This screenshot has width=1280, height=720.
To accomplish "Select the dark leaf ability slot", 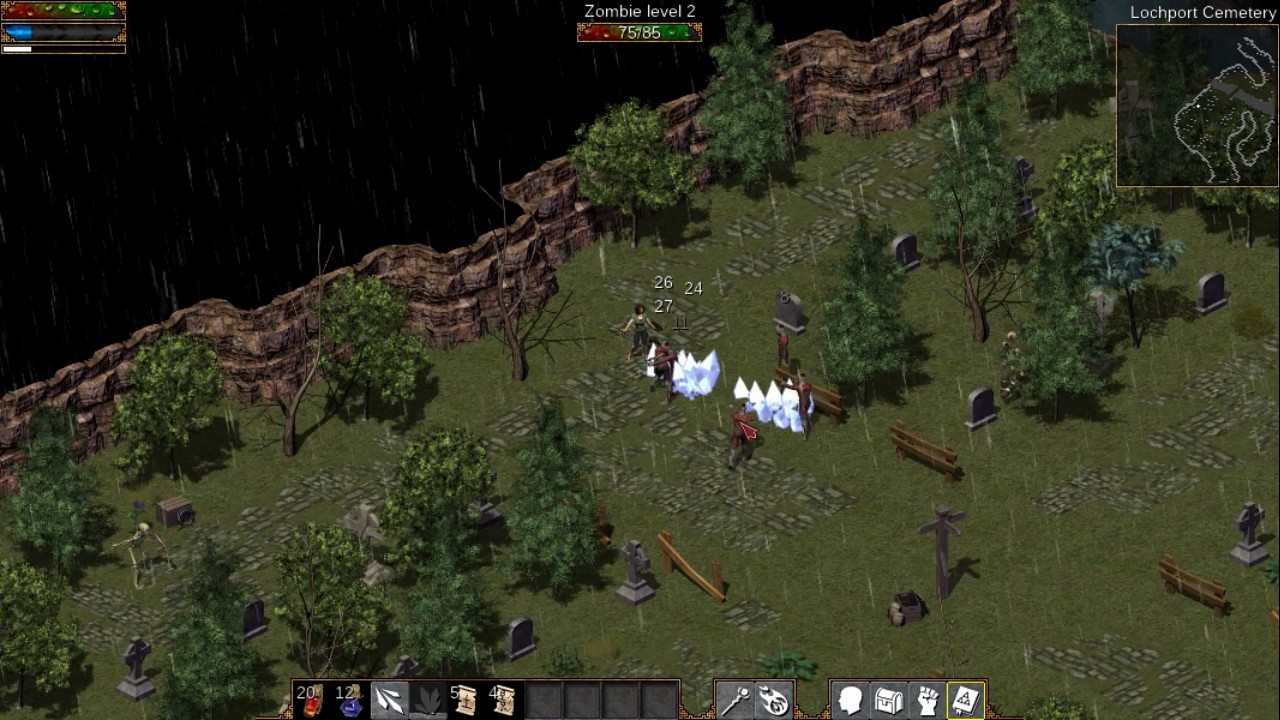I will [427, 700].
